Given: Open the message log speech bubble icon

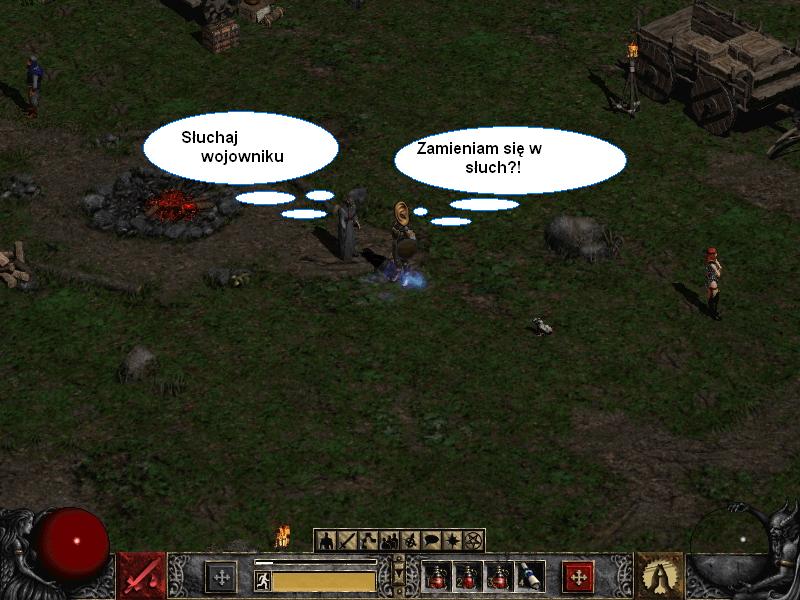Looking at the screenshot, I should click(x=431, y=541).
